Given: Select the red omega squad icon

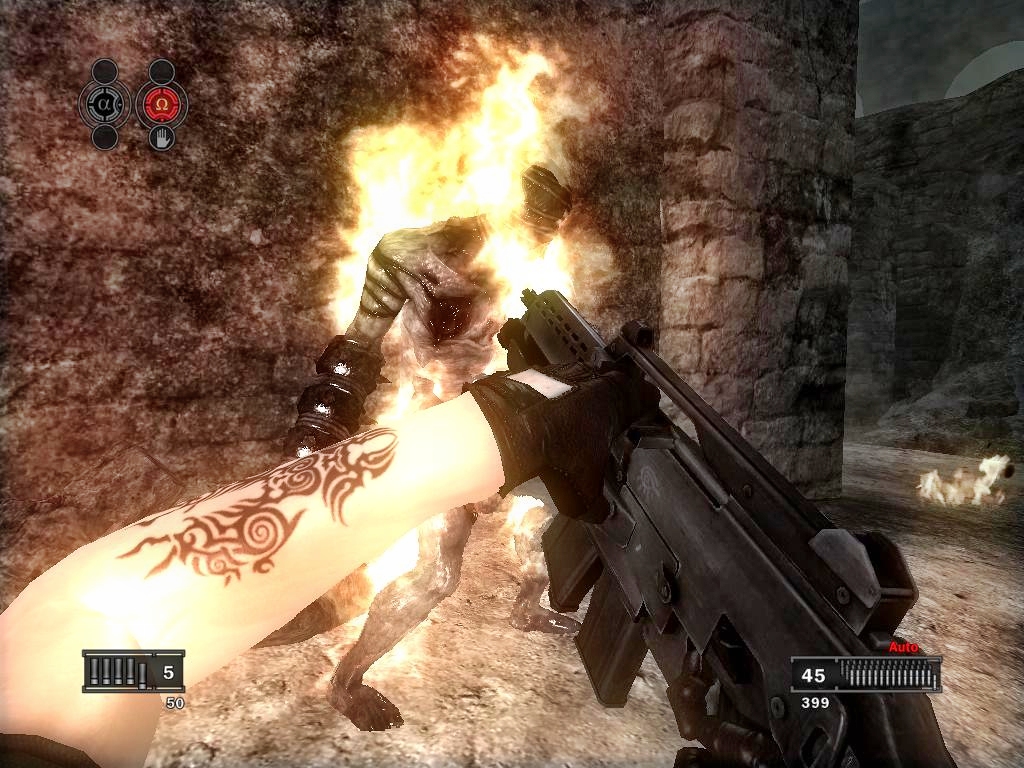Looking at the screenshot, I should [x=161, y=104].
